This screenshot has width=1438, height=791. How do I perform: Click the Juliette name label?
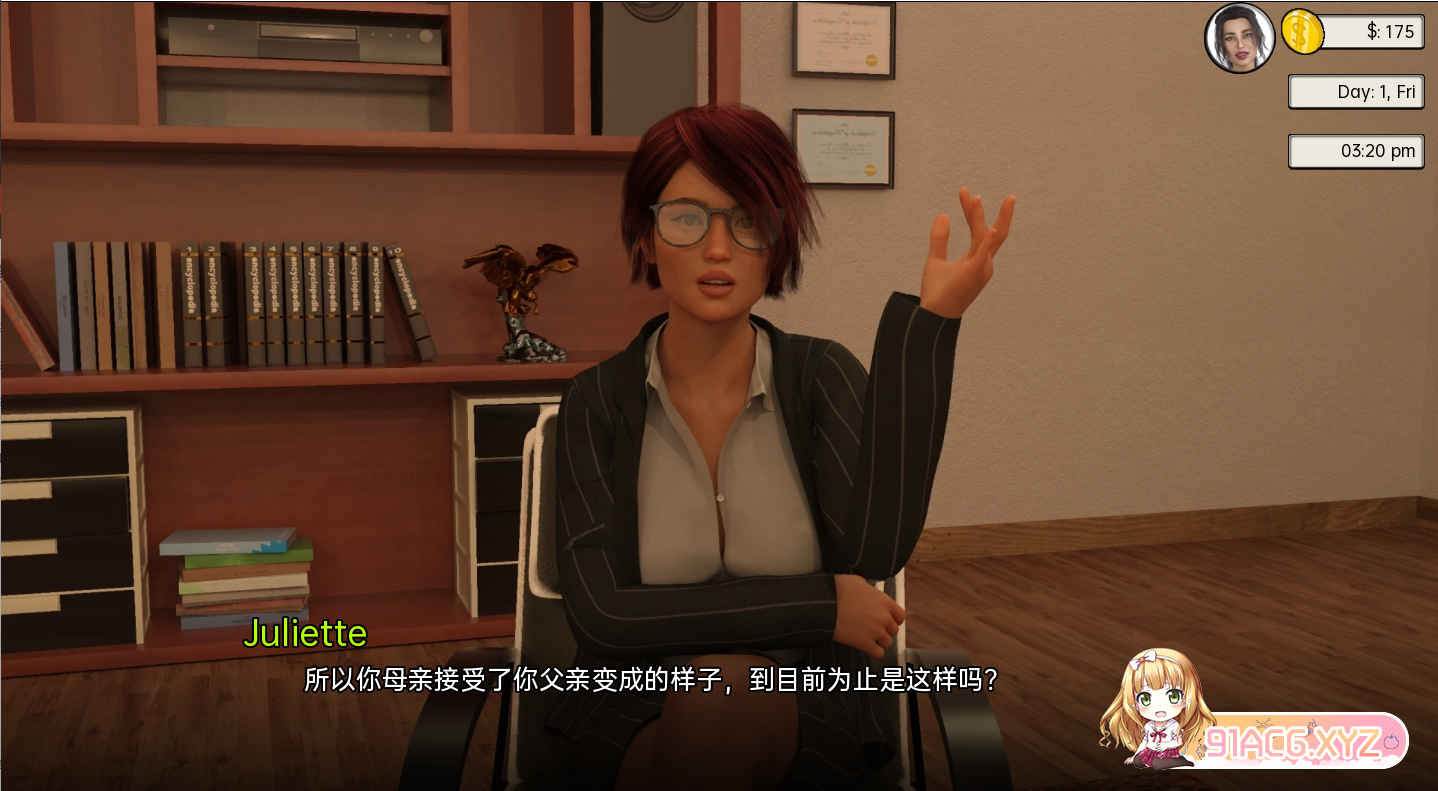pyautogui.click(x=306, y=633)
